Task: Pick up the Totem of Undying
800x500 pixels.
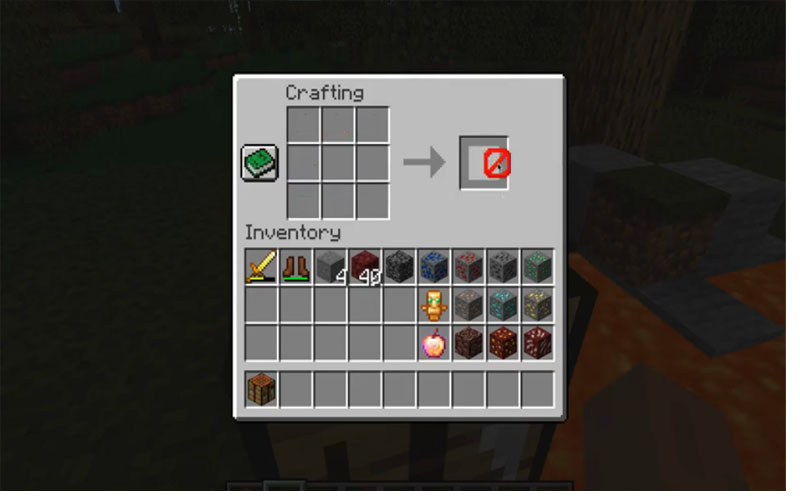Action: [x=433, y=304]
